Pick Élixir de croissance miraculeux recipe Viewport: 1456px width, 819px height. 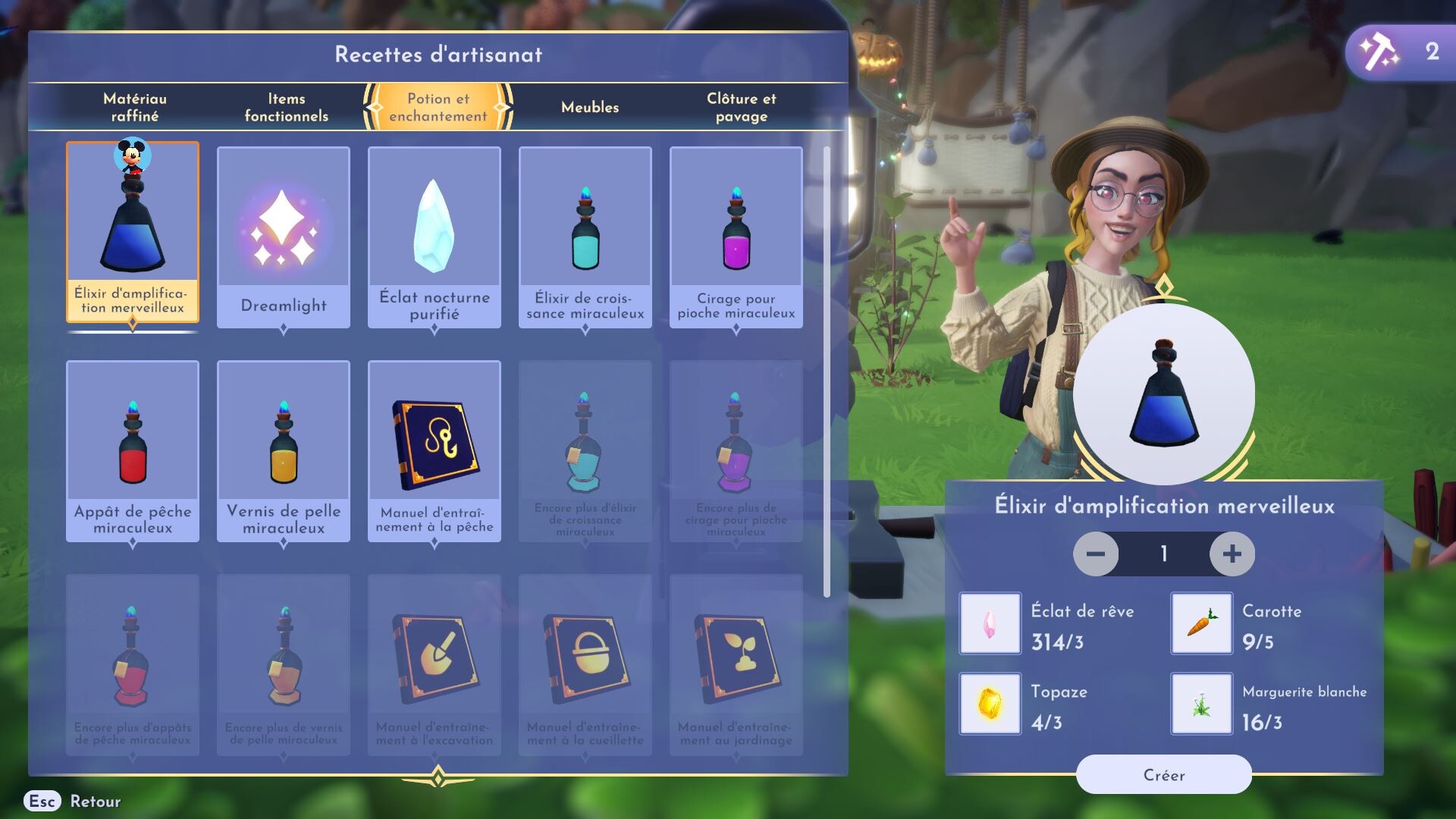pos(585,237)
